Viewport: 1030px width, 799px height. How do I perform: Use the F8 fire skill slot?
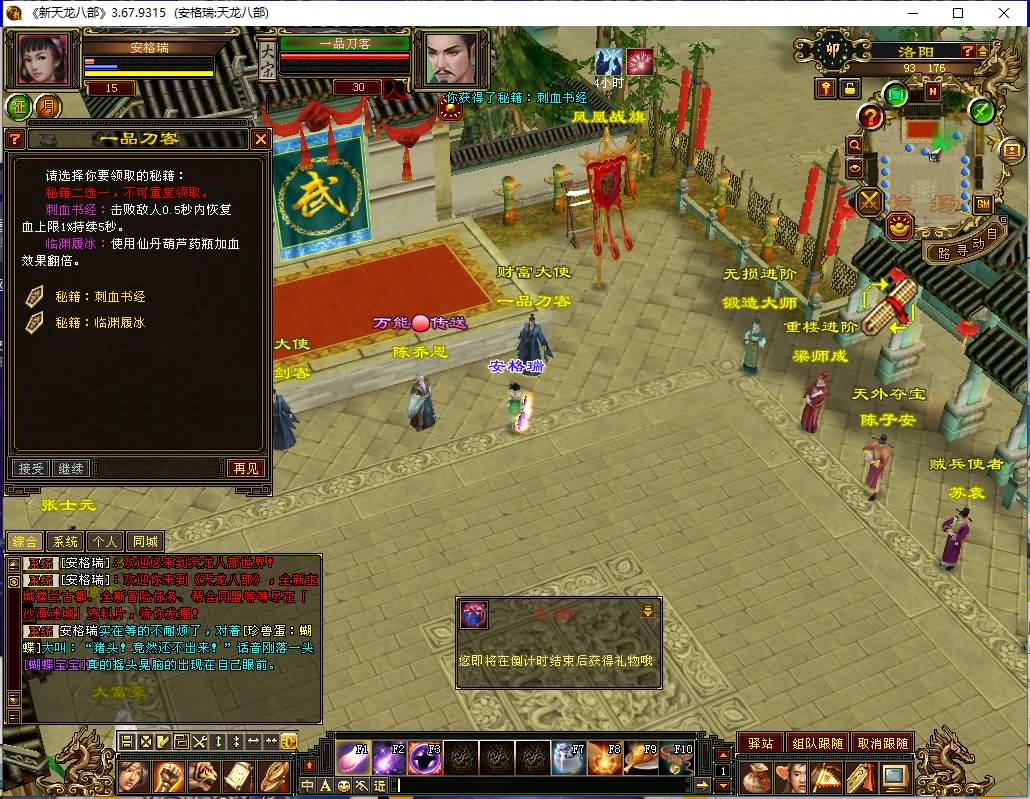coord(604,759)
